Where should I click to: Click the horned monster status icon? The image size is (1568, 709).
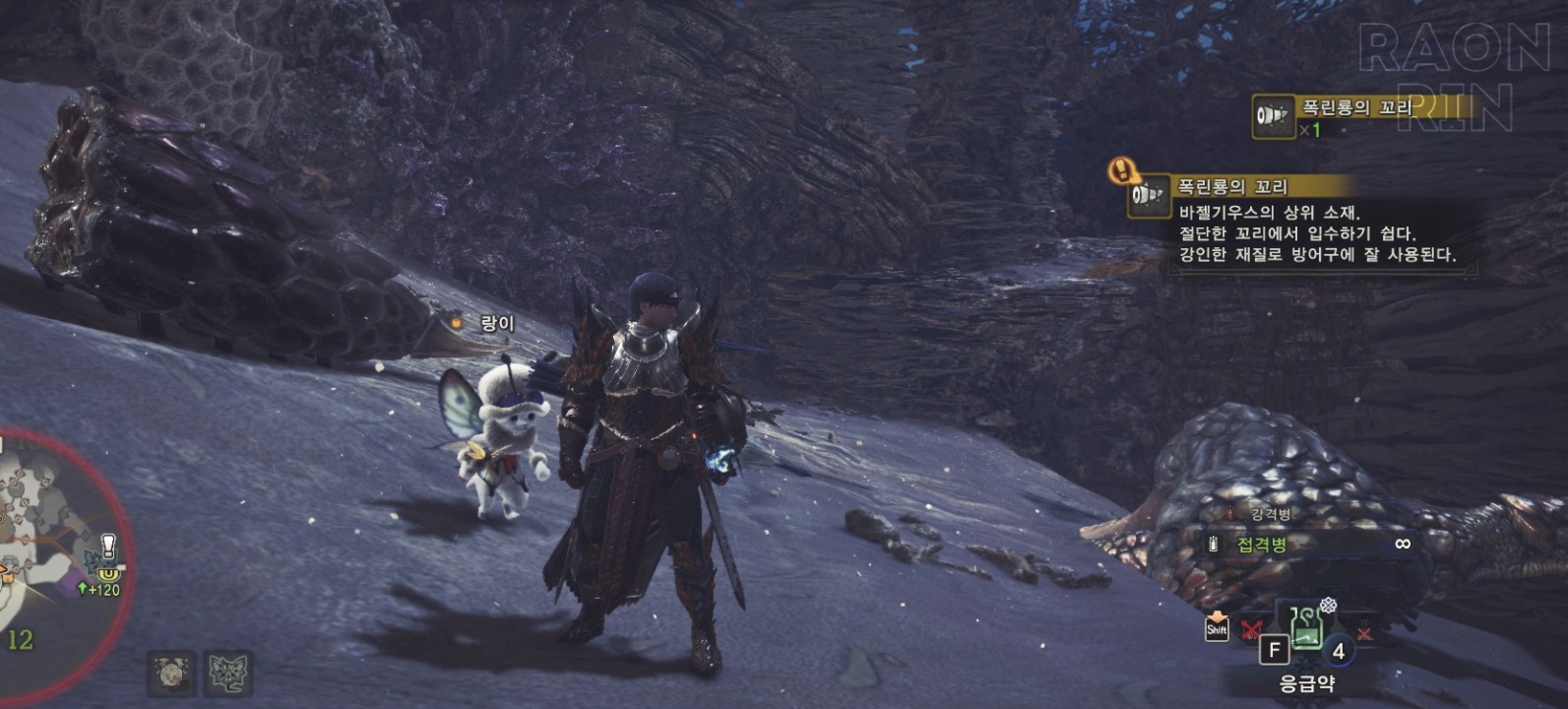[229, 674]
